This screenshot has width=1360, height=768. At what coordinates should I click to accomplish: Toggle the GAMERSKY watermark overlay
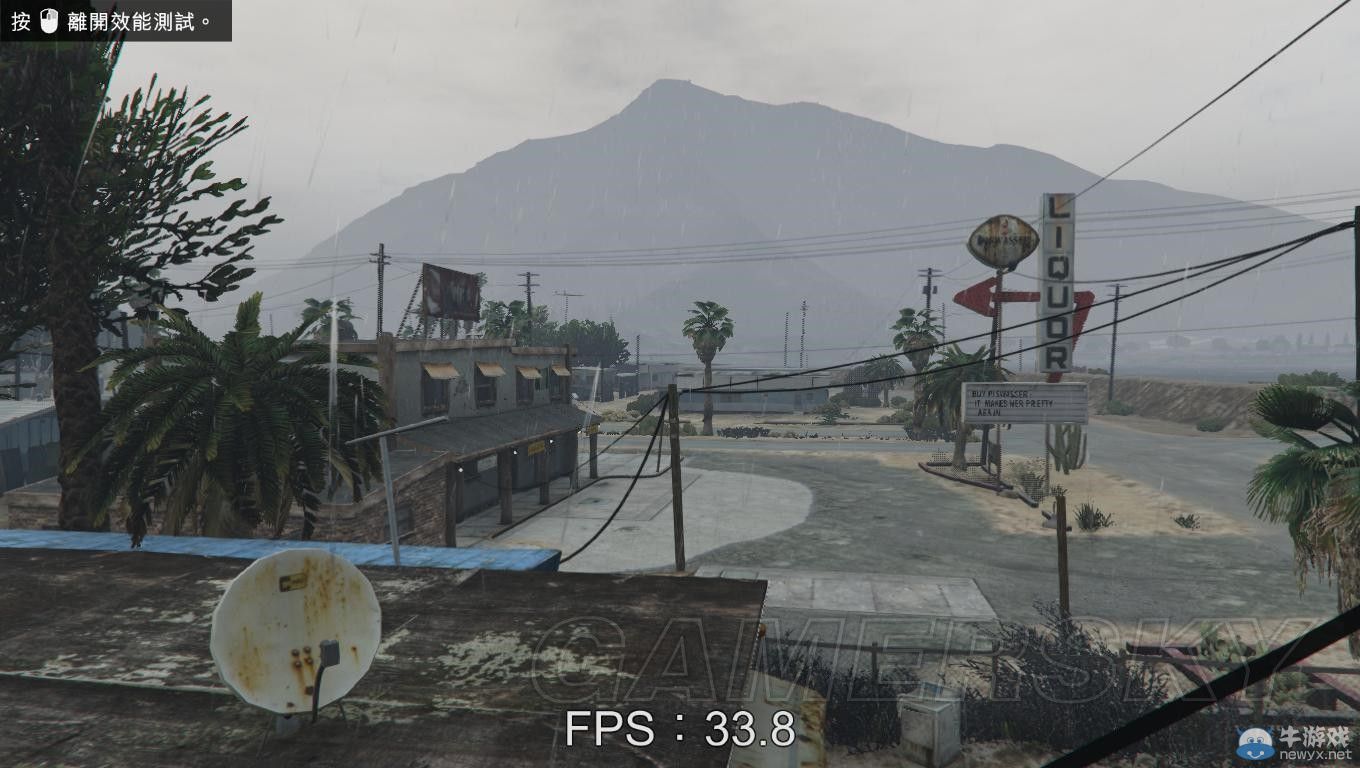tap(910, 655)
